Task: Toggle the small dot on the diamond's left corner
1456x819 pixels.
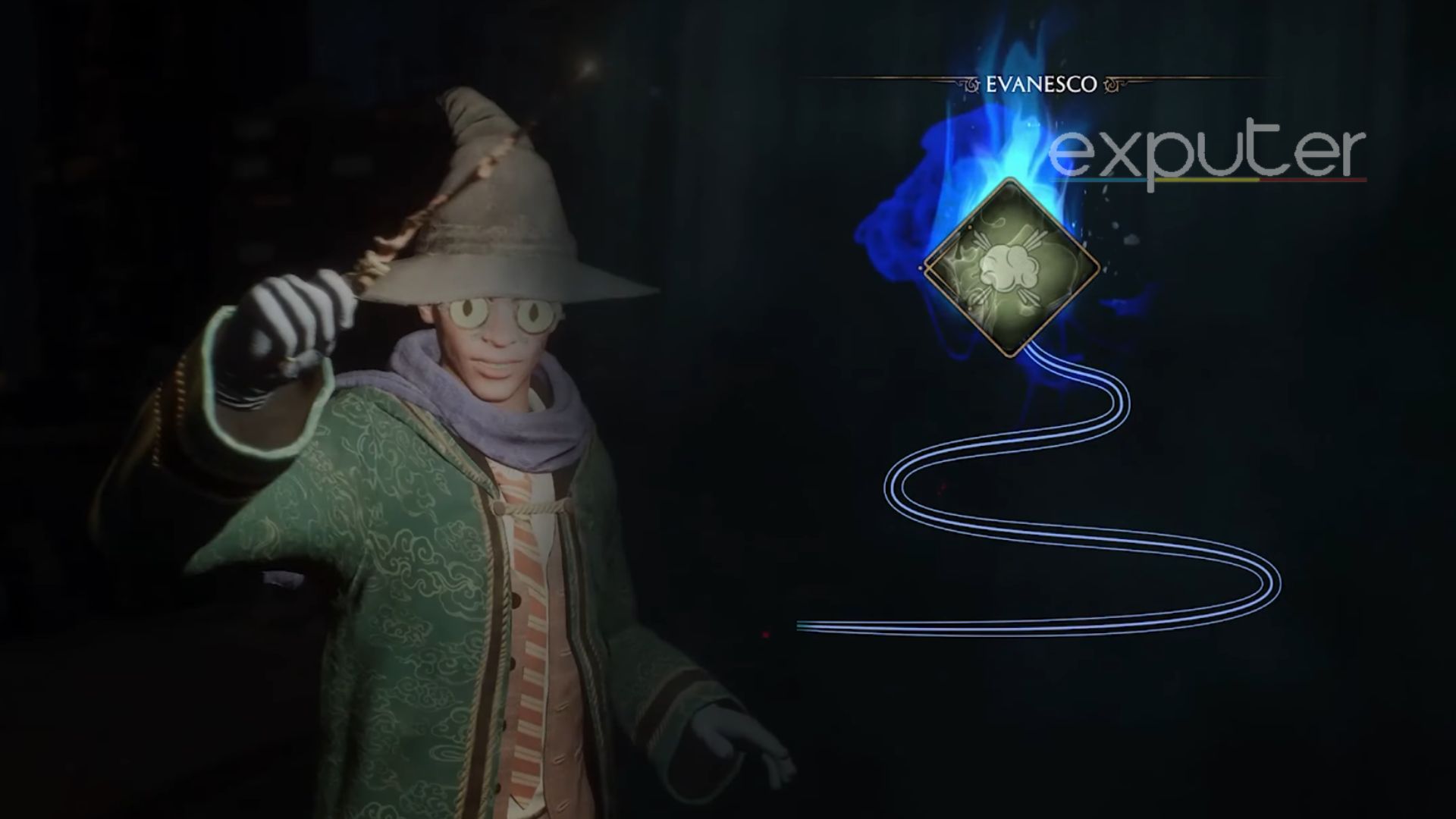Action: [921, 267]
